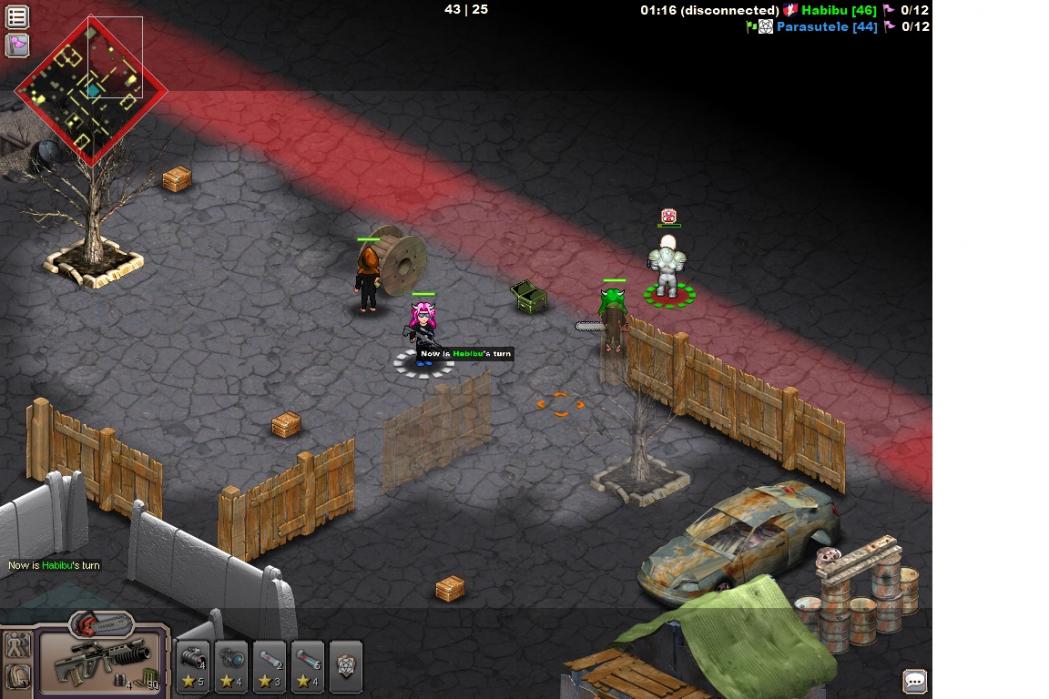Switch to the chainsaw melee weapon
Viewport: 1049px width, 699px height.
(101, 626)
